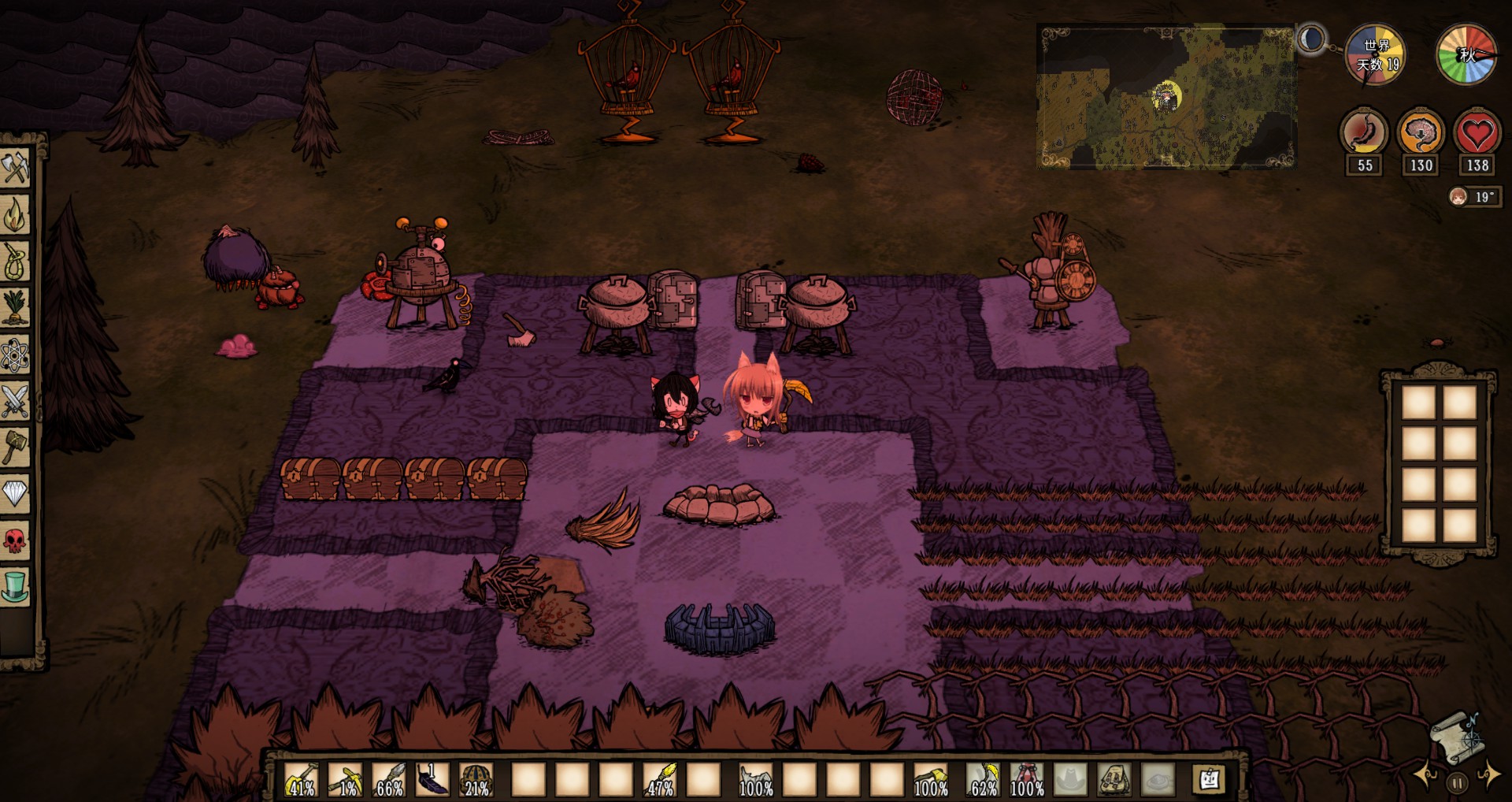This screenshot has width=1512, height=802.
Task: Switch to the Survival rope-knot tab
Action: click(x=15, y=261)
